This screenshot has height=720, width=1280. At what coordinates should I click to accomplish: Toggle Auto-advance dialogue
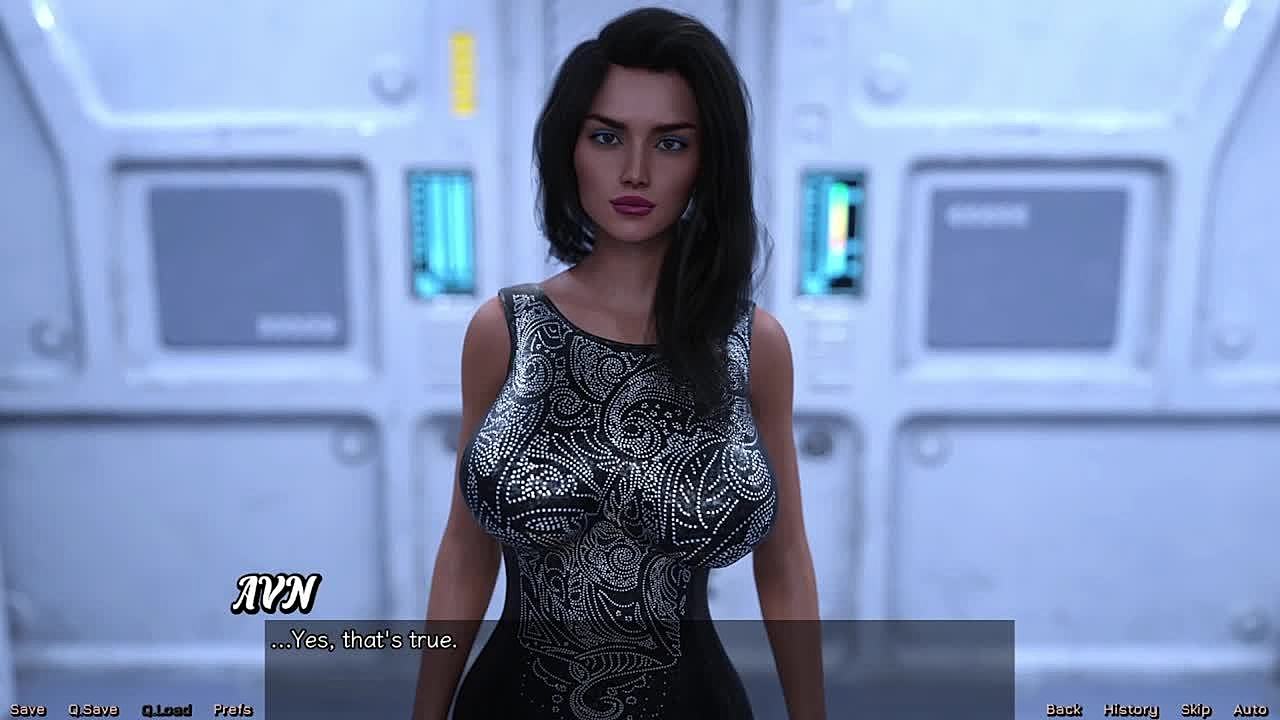1250,709
